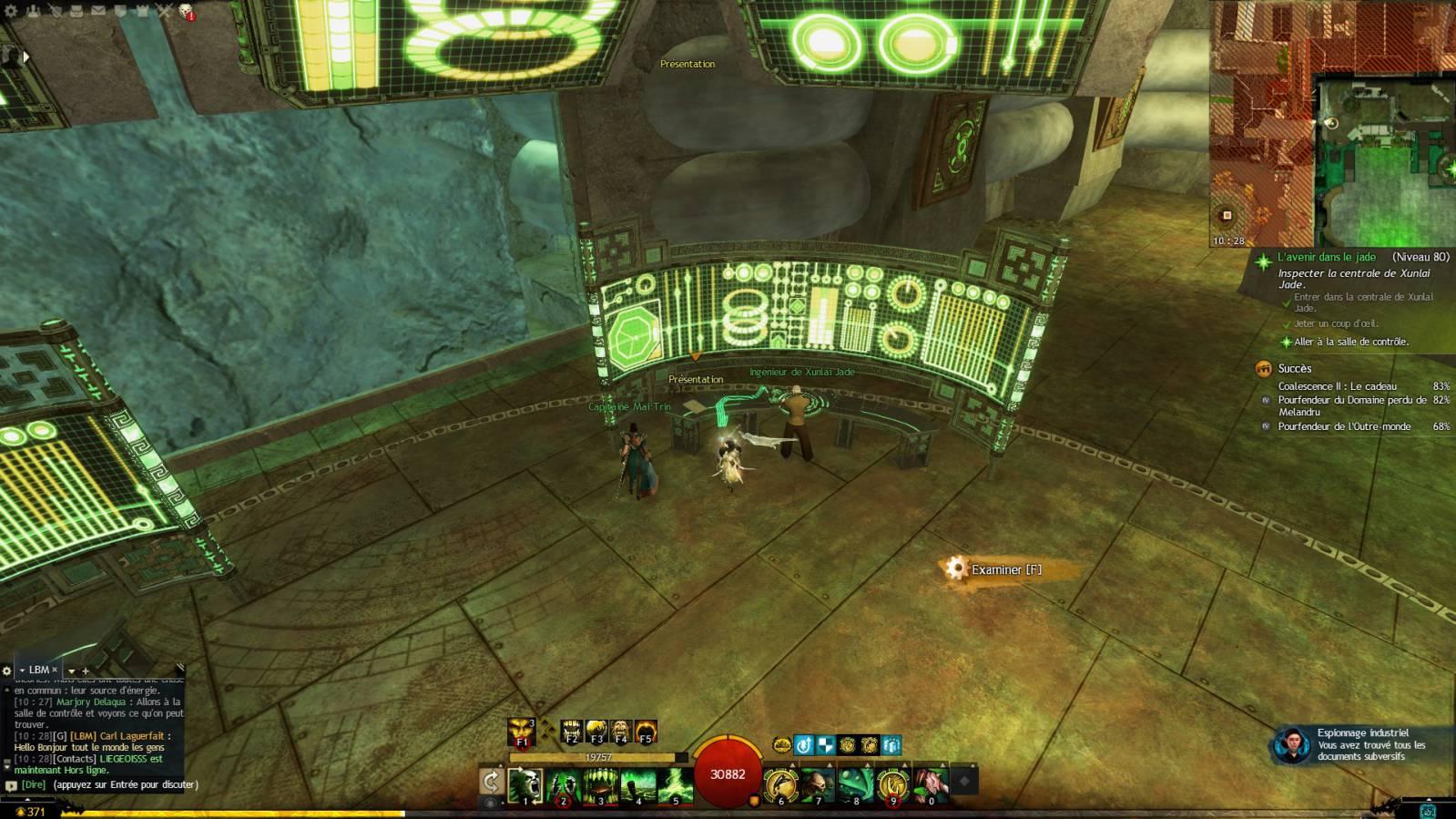Activate weapon skill 1 roaring face
The image size is (1456, 819).
point(525,785)
